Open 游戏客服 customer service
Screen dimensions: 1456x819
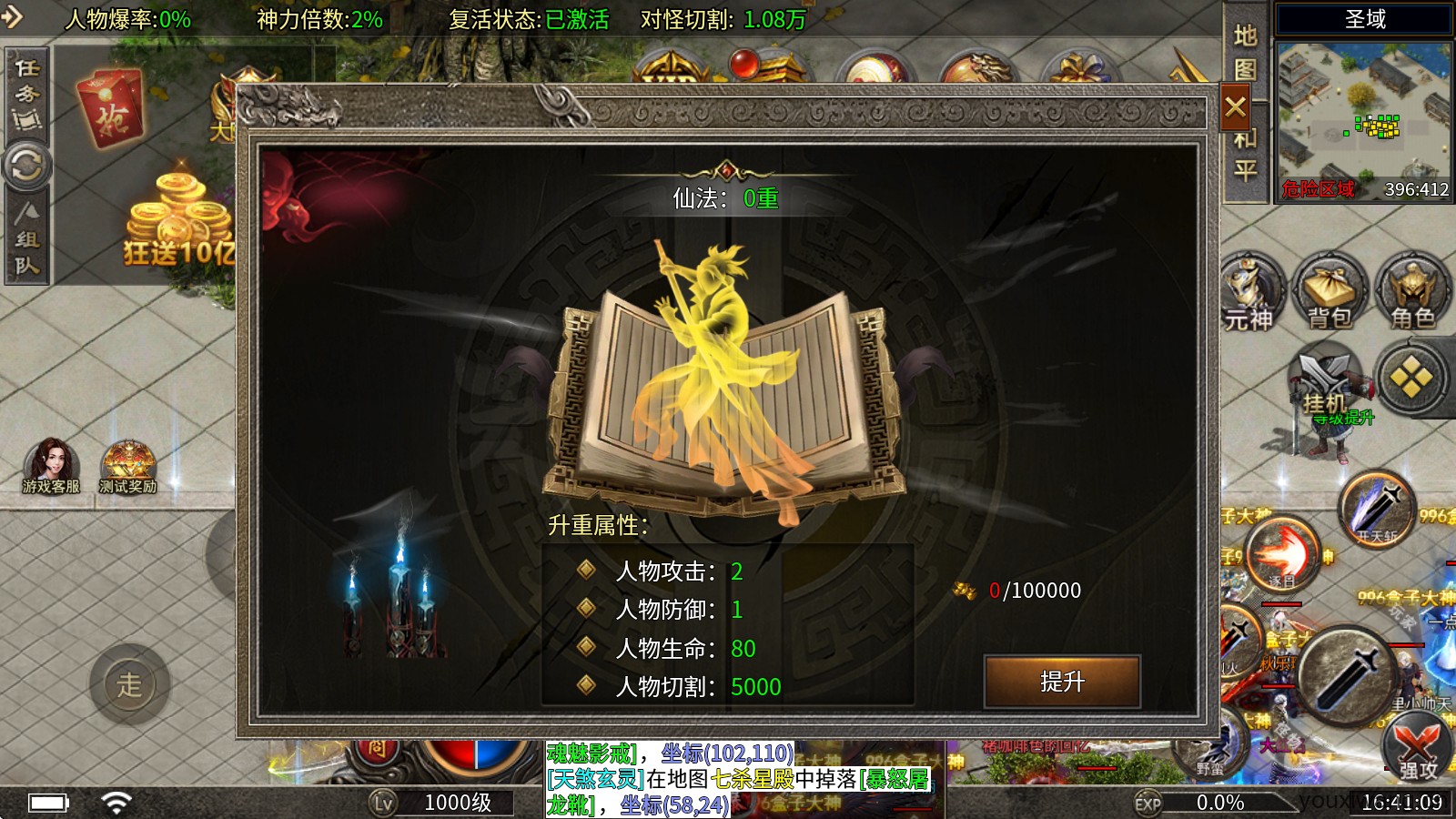(50, 460)
